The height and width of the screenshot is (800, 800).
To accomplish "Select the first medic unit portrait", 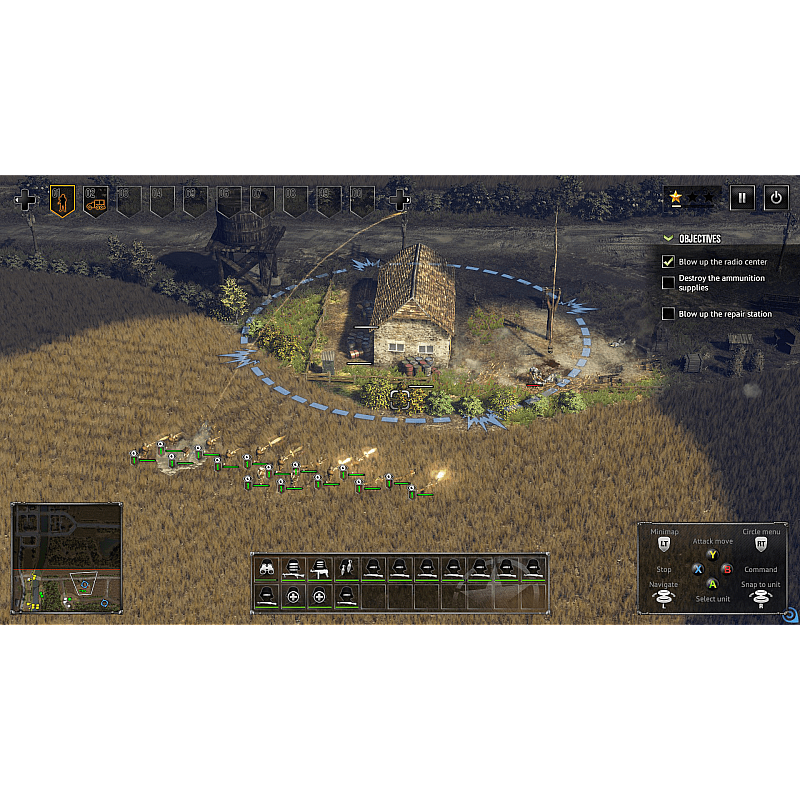I will [293, 596].
